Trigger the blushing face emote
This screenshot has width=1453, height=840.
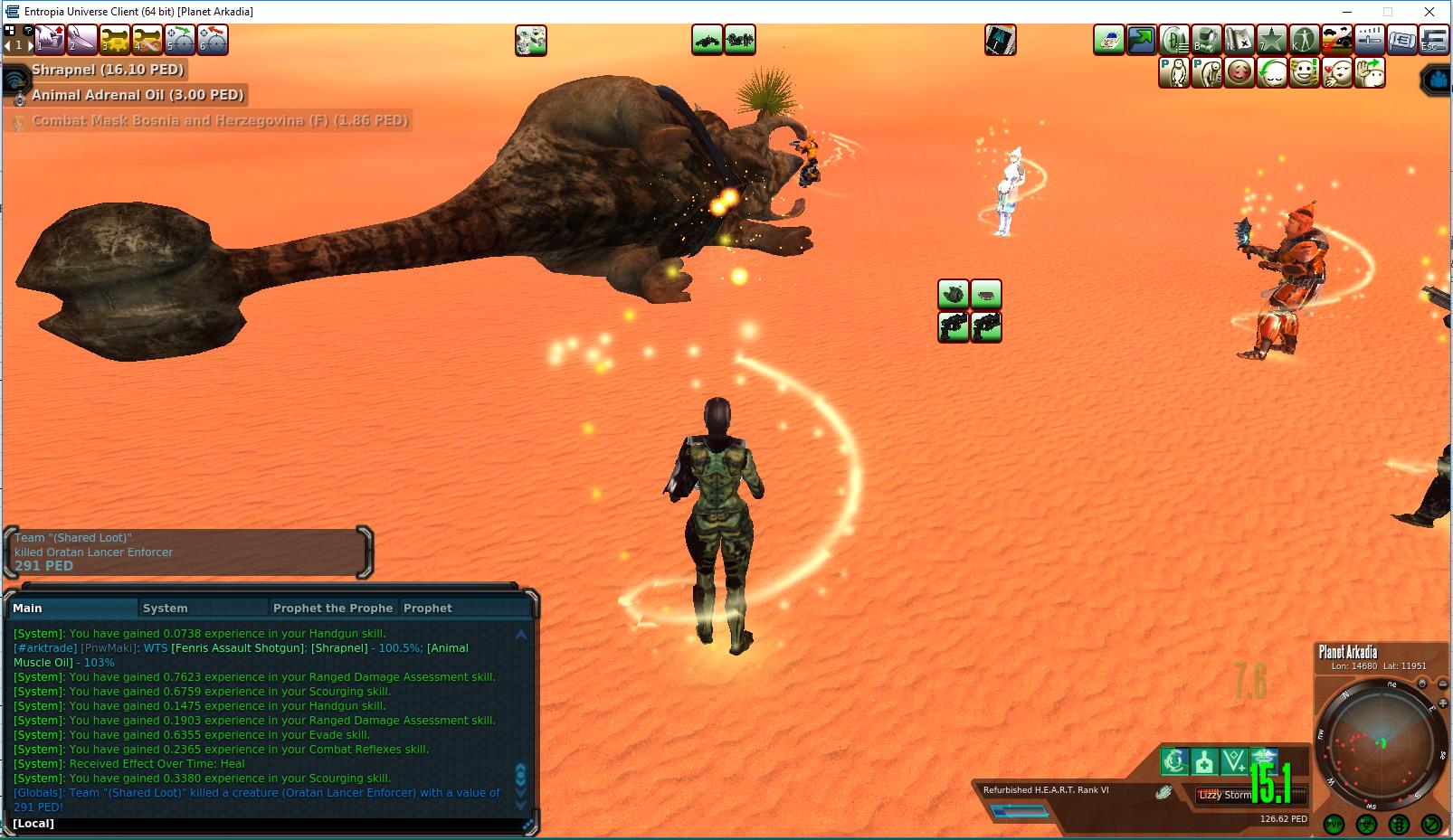click(x=1239, y=72)
